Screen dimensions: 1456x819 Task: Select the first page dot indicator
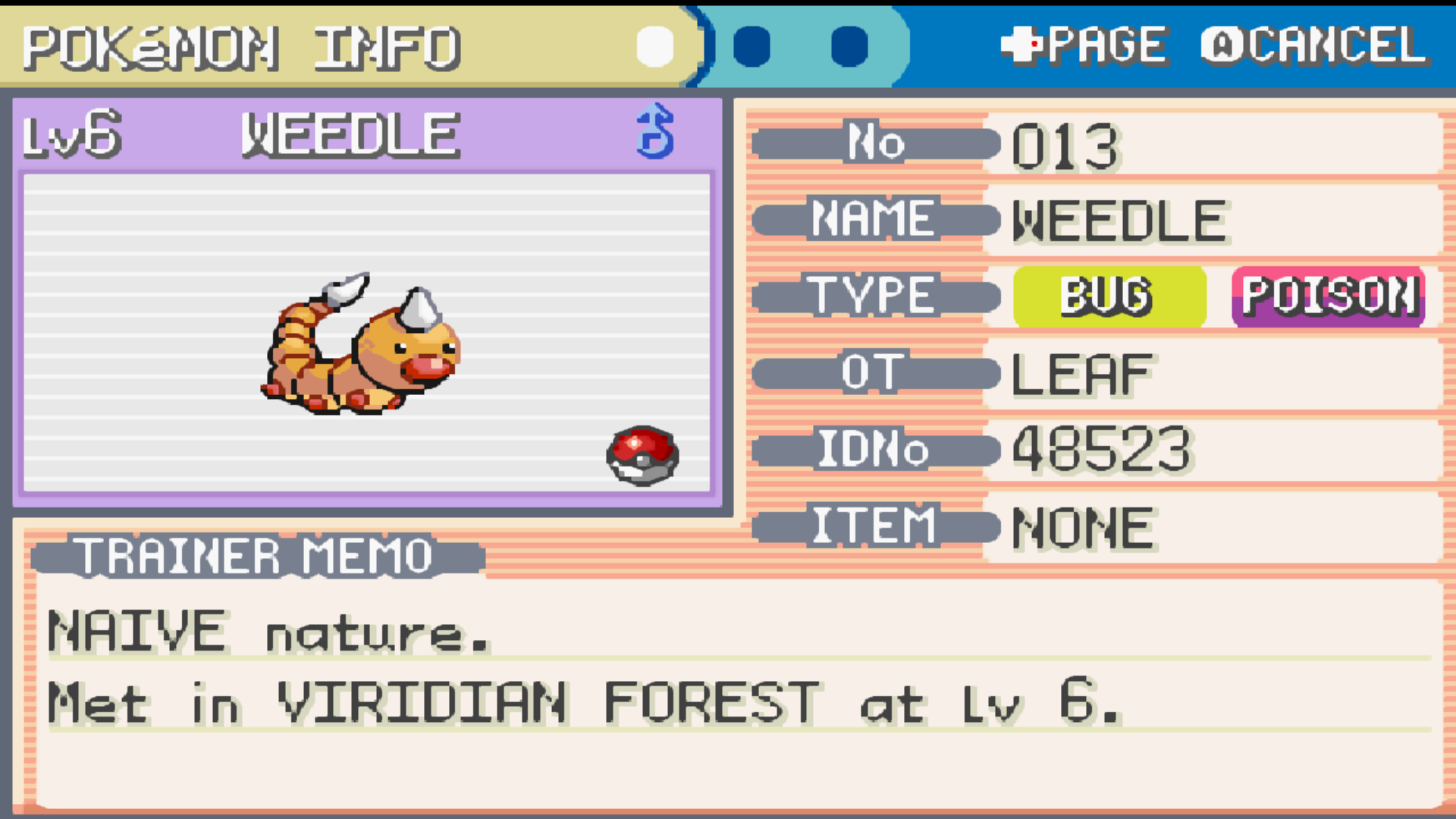(654, 47)
